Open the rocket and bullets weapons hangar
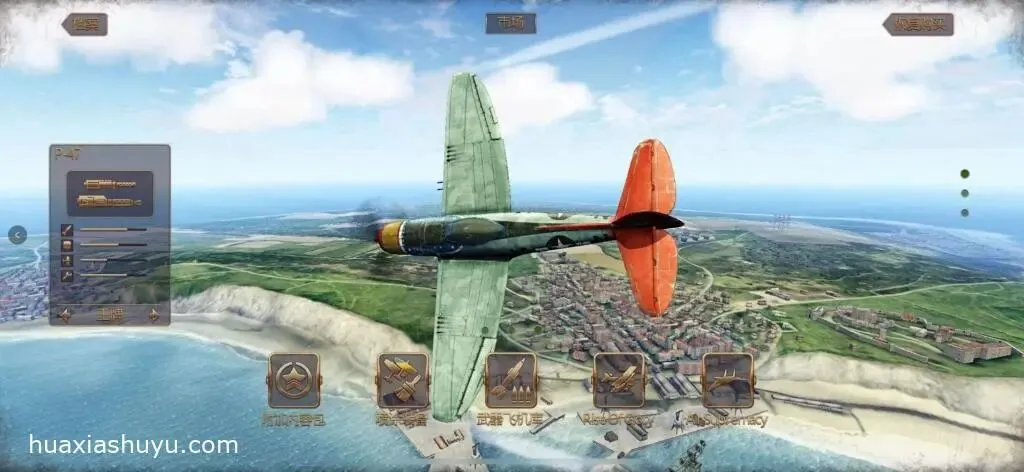 (x=511, y=380)
